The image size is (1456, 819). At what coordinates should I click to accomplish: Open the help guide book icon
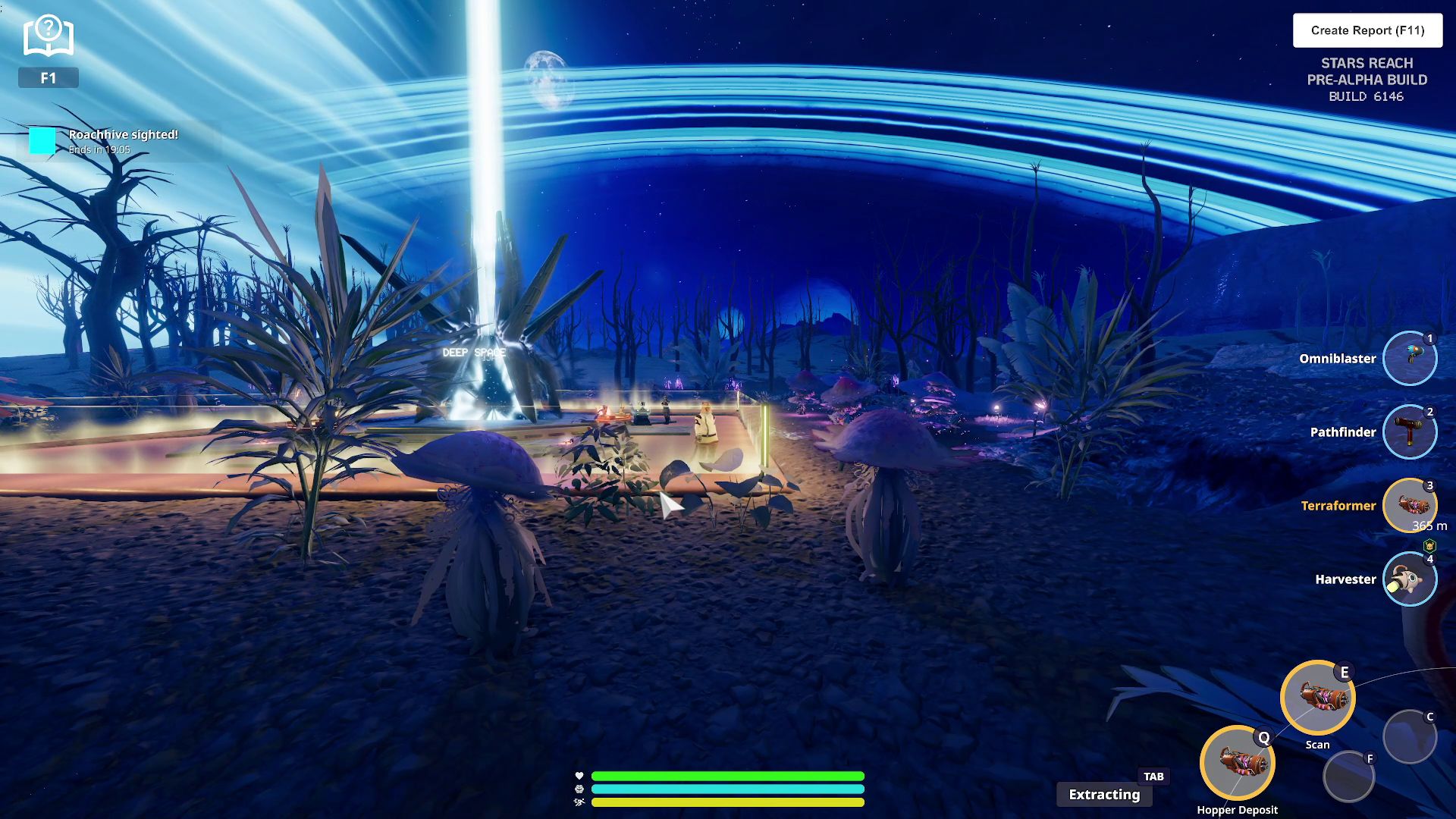[x=49, y=36]
